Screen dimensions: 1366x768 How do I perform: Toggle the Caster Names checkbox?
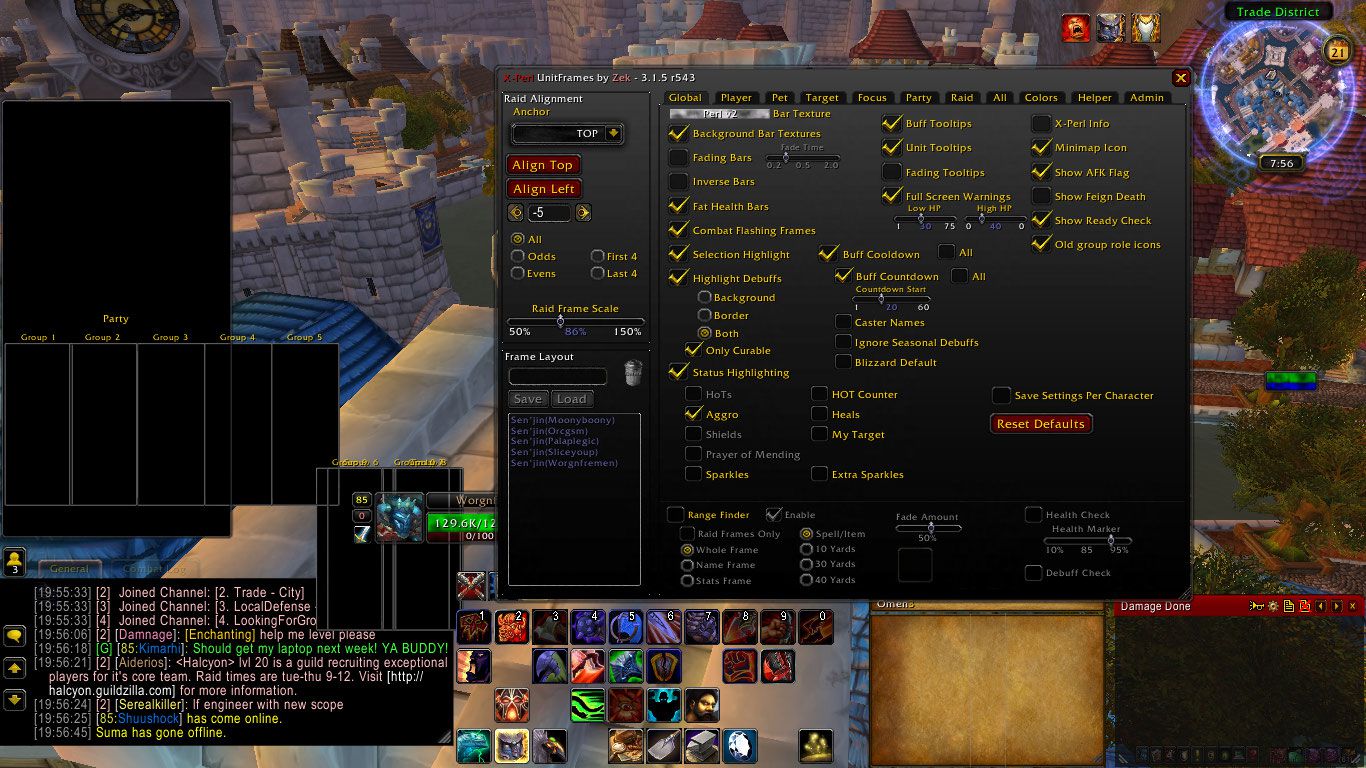click(x=844, y=323)
